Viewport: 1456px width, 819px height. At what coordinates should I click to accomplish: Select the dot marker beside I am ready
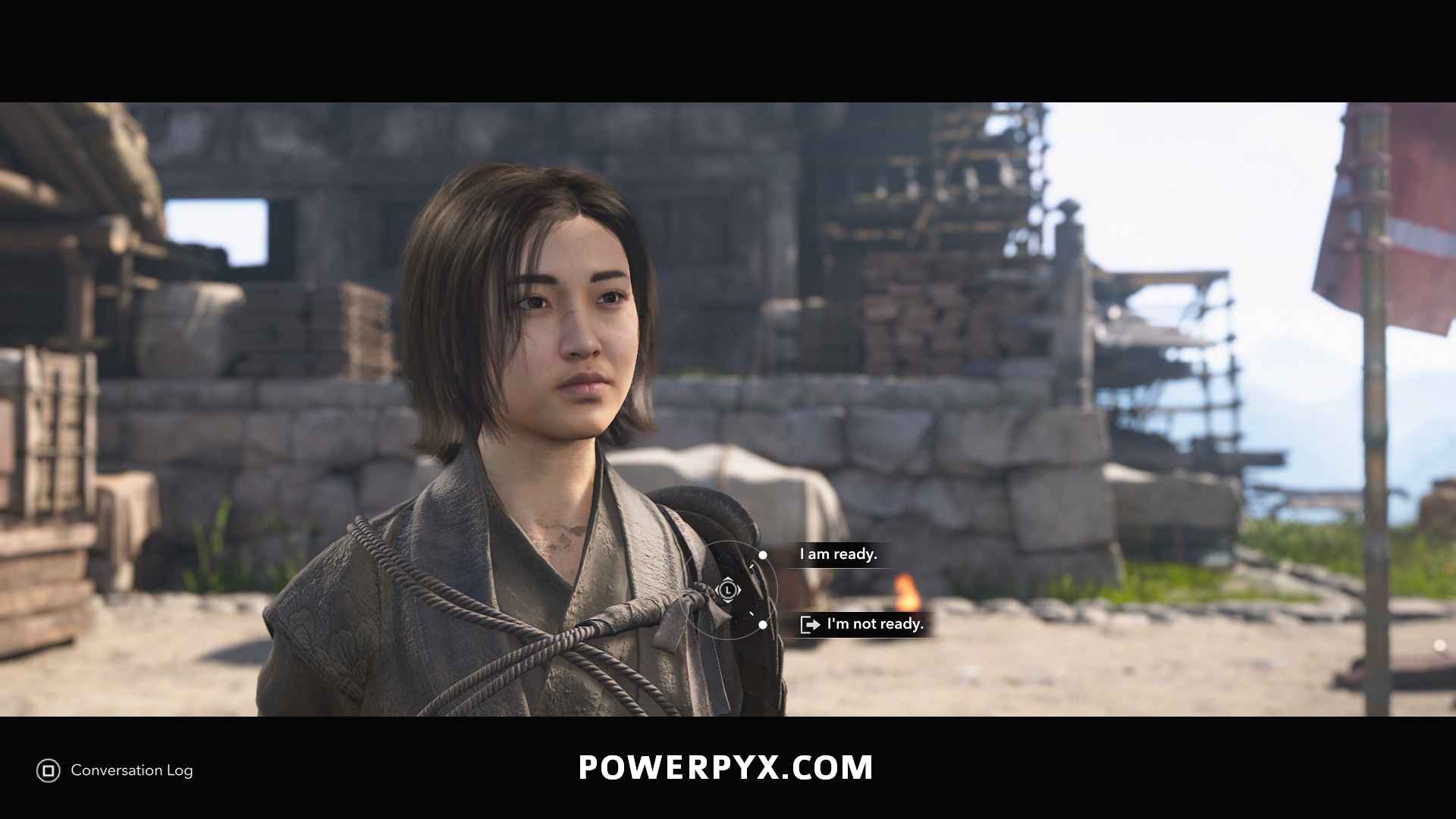point(763,555)
